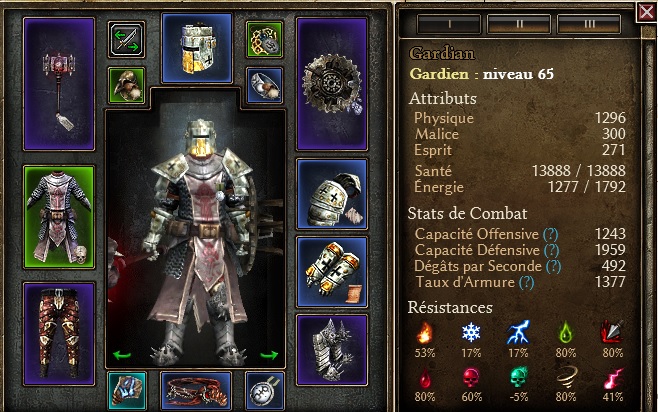The width and height of the screenshot is (658, 412).
Task: Click the red belt slot
Action: (x=196, y=390)
